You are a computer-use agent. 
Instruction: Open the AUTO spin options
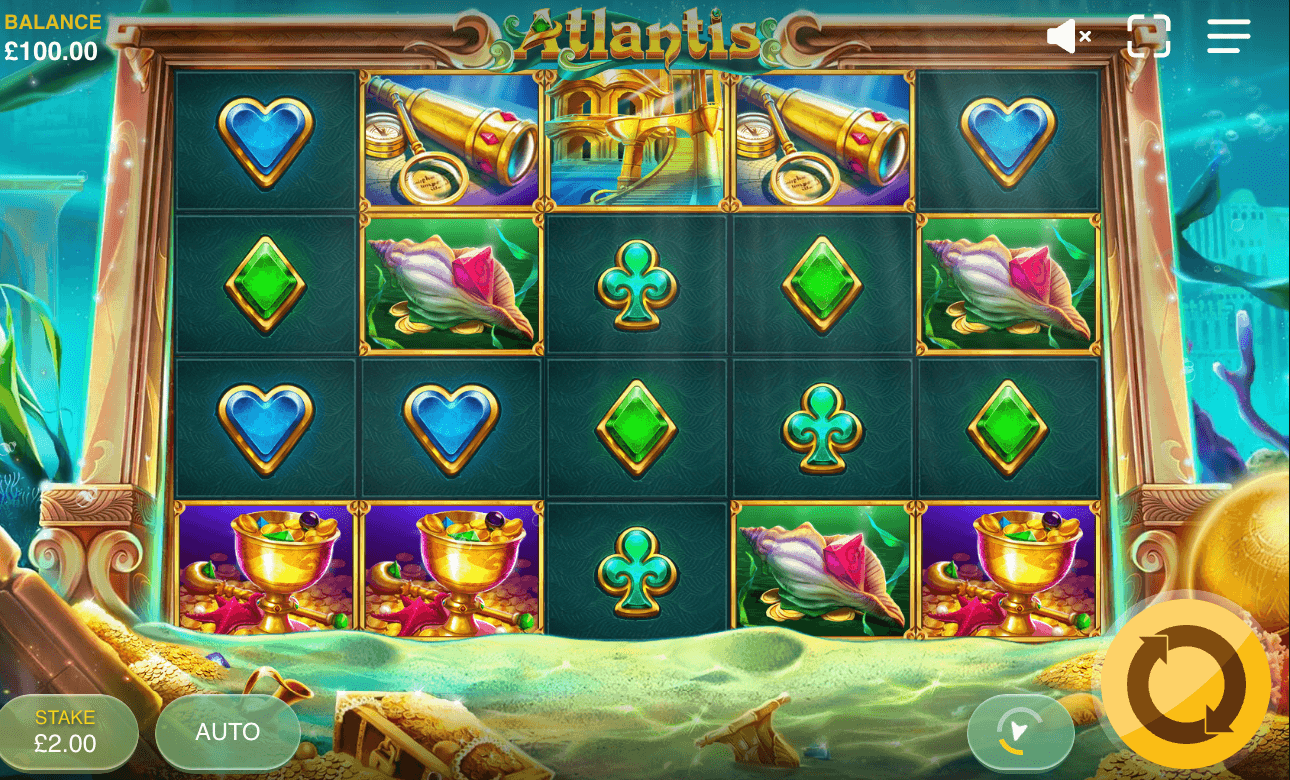click(228, 732)
